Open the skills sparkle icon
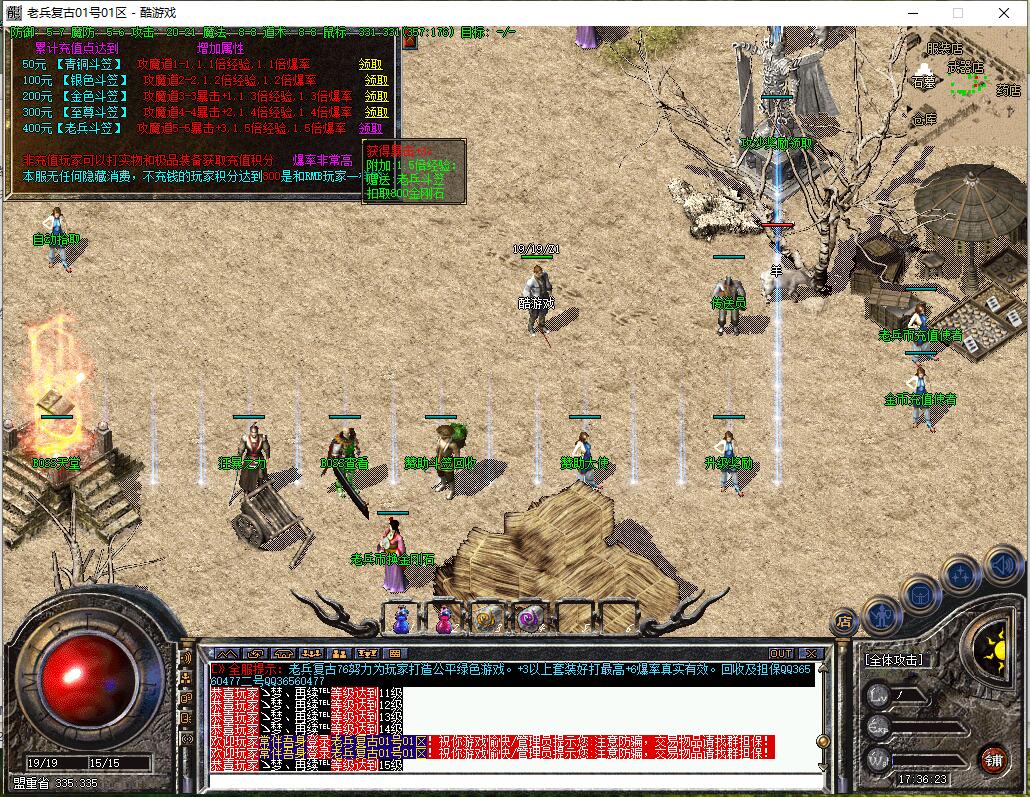1030x797 pixels. pyautogui.click(x=960, y=576)
